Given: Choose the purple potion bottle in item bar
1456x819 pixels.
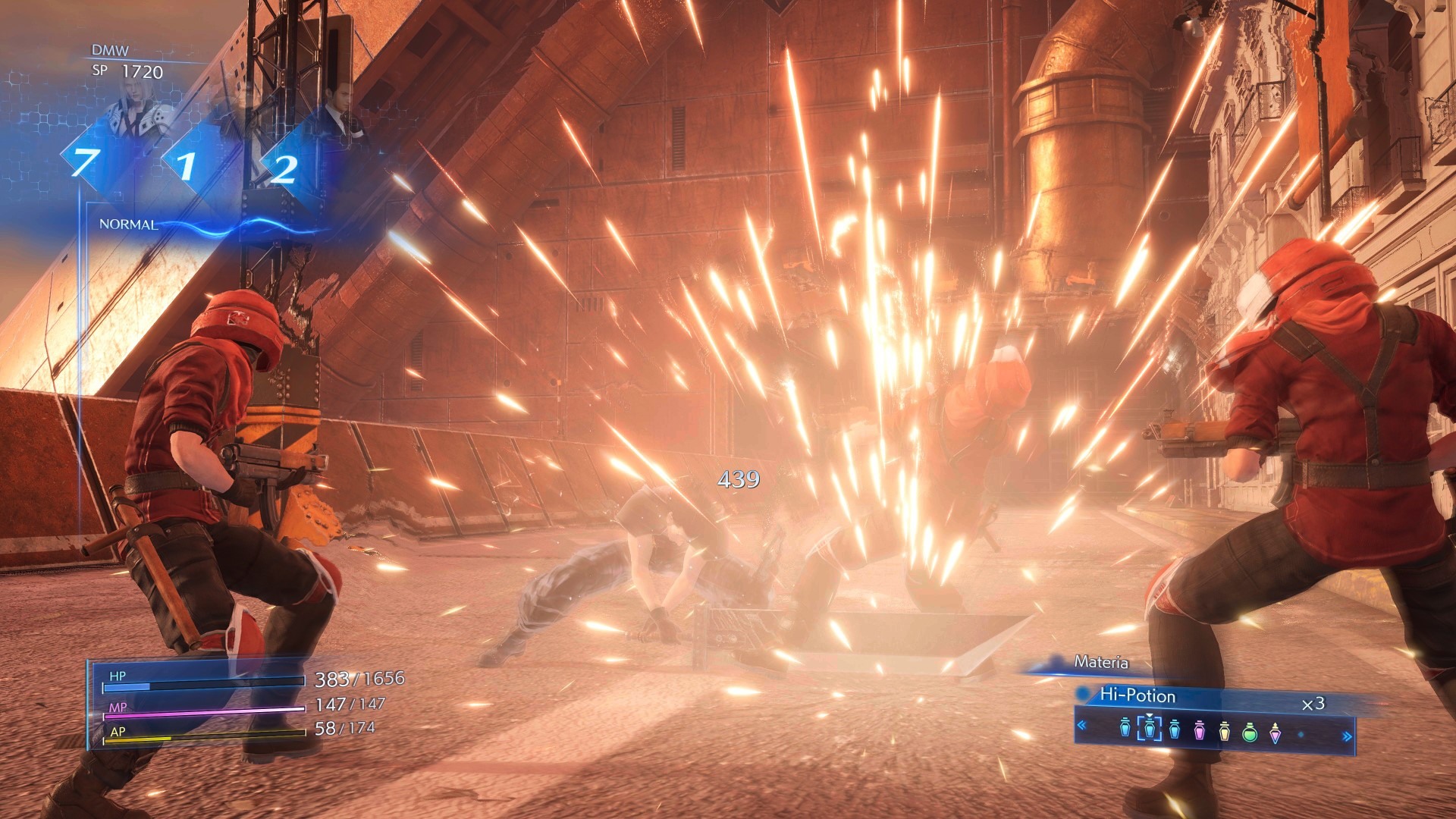Looking at the screenshot, I should [1200, 730].
